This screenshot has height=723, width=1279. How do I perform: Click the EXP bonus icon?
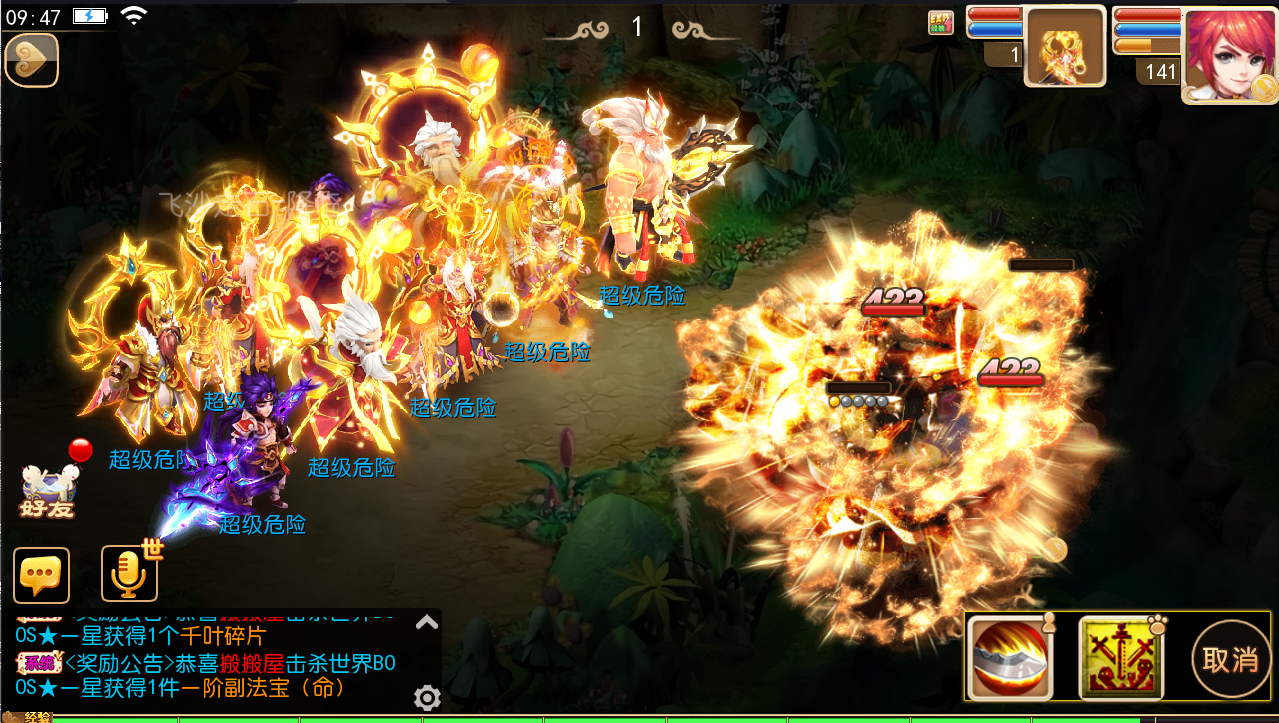[941, 23]
